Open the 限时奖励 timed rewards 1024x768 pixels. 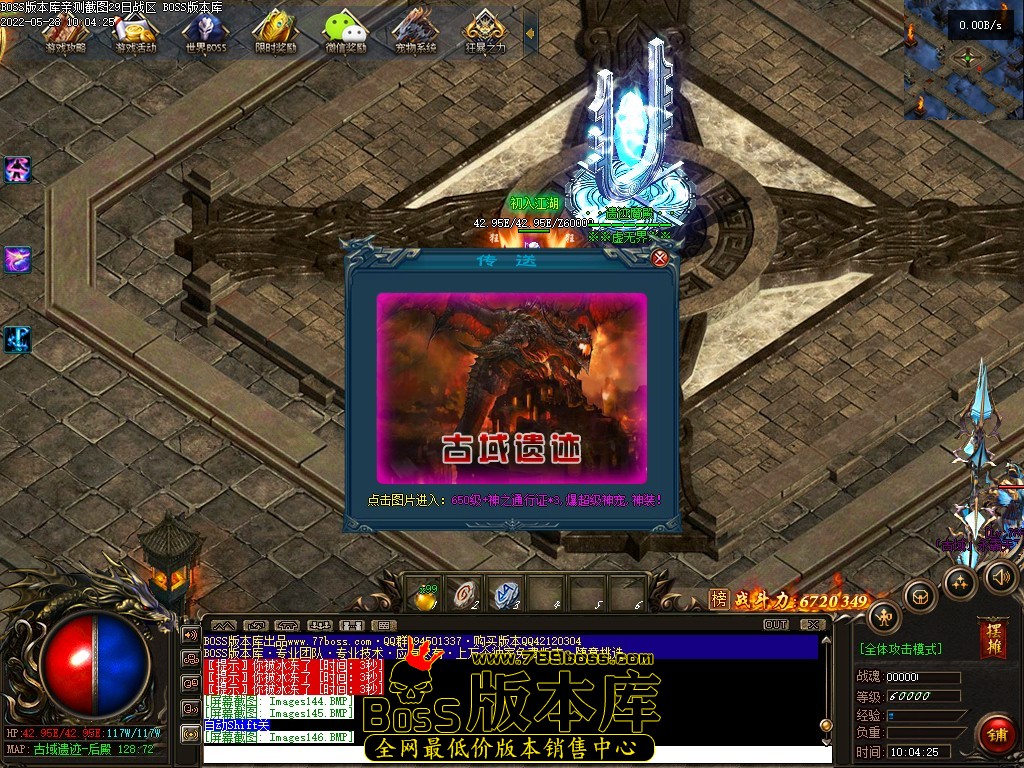coord(274,32)
